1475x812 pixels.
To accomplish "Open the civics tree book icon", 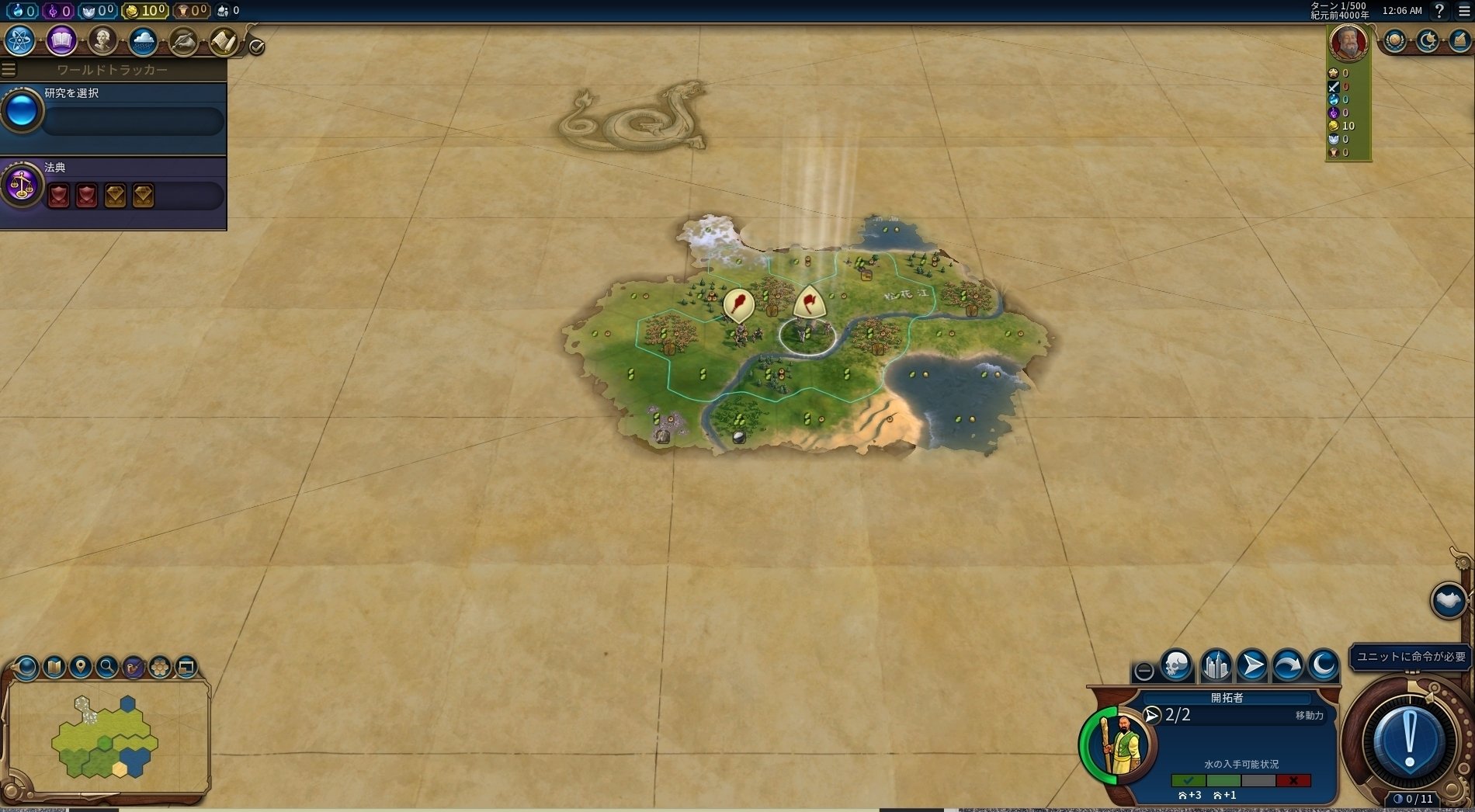I will (x=61, y=40).
